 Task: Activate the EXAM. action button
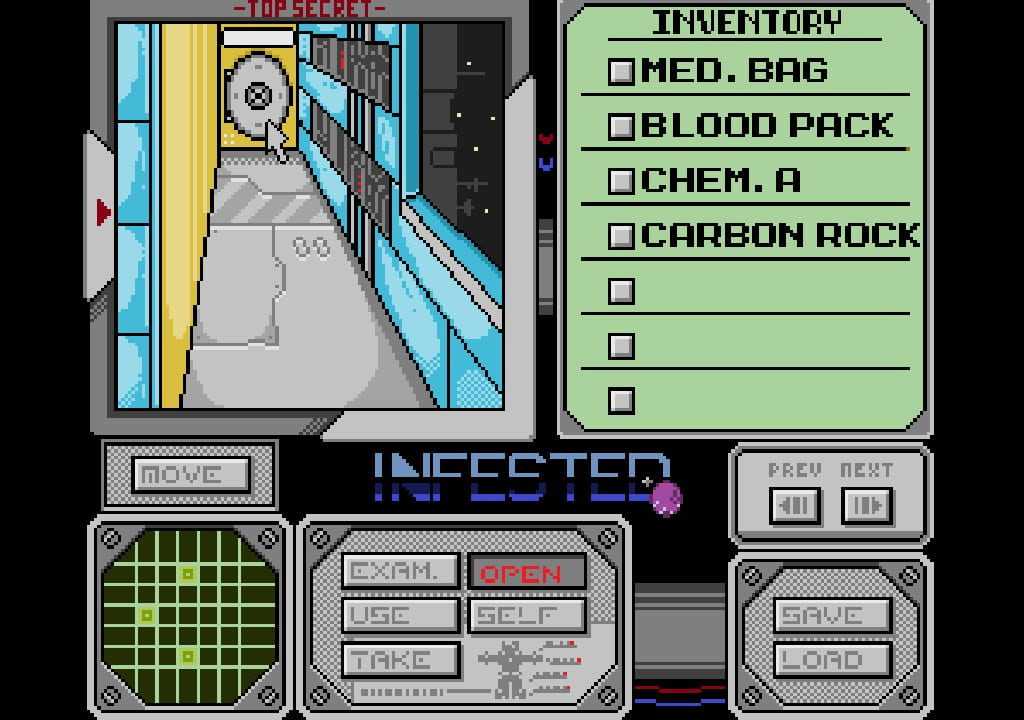[x=400, y=572]
